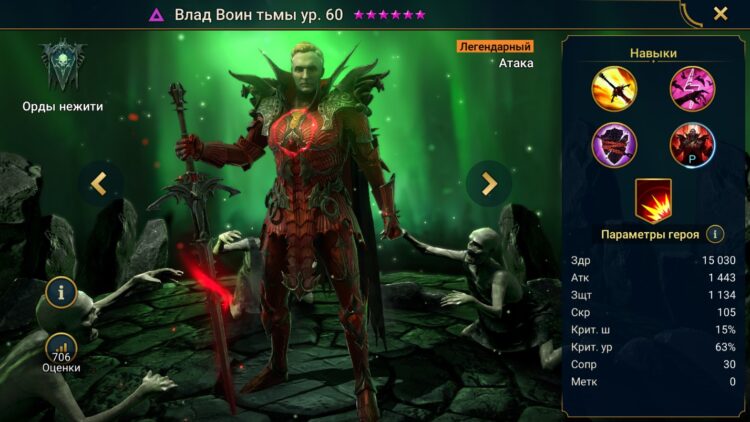Select the passive skill icon marked P

tap(692, 144)
